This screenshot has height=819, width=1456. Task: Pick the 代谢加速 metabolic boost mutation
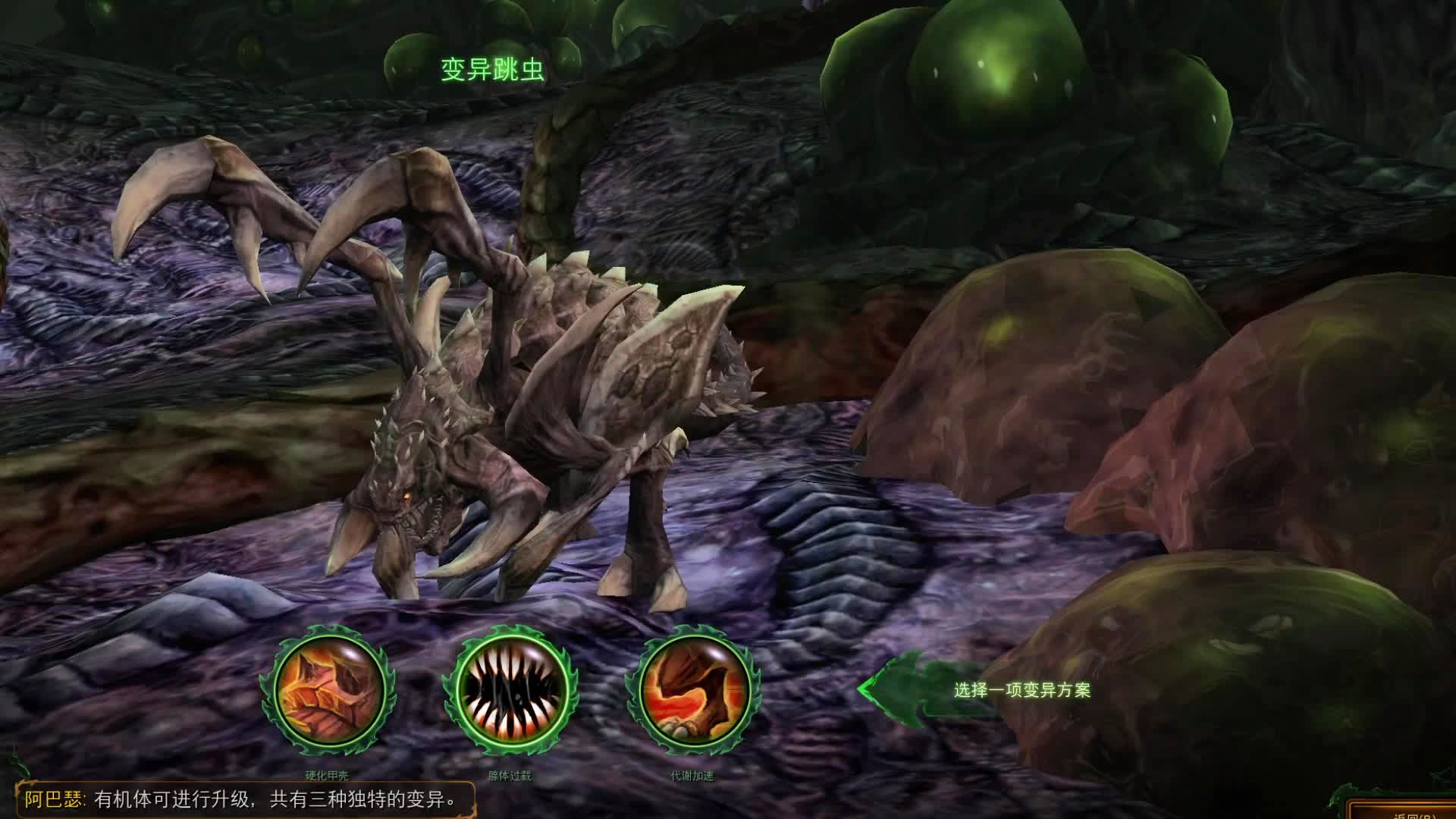pyautogui.click(x=692, y=691)
